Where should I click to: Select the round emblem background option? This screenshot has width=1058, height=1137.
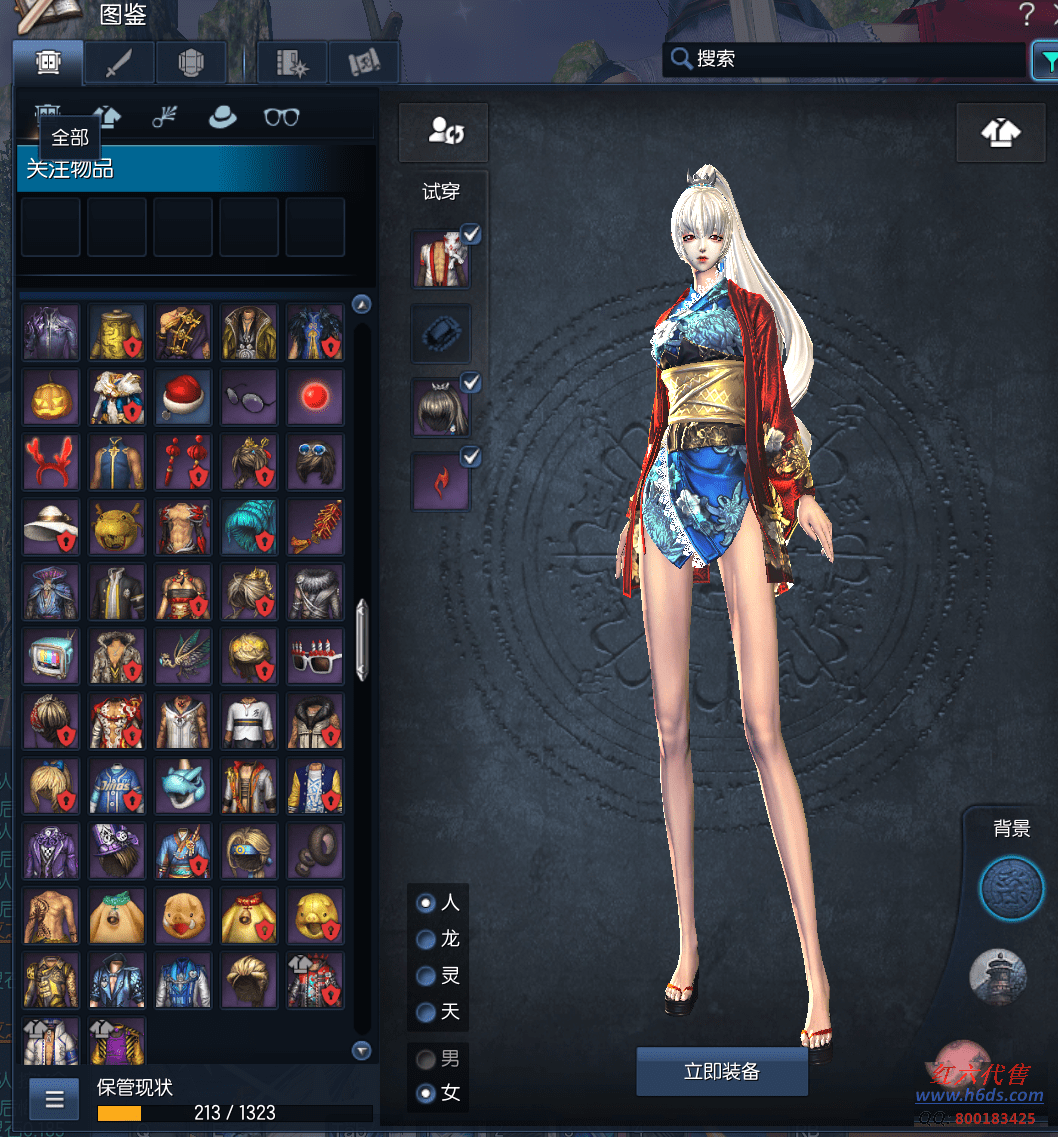[x=1011, y=887]
